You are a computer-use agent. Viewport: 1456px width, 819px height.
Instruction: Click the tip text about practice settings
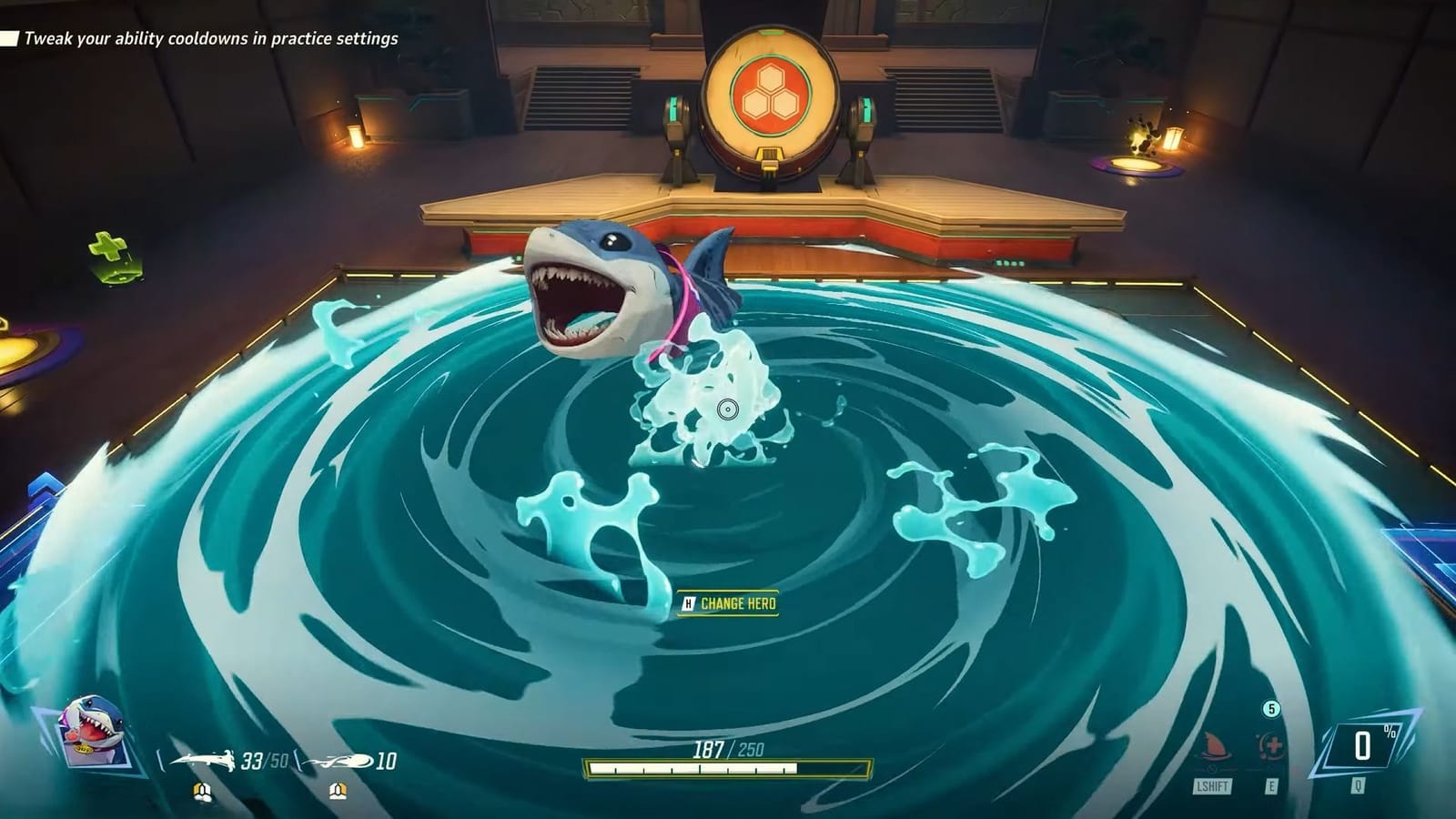209,40
